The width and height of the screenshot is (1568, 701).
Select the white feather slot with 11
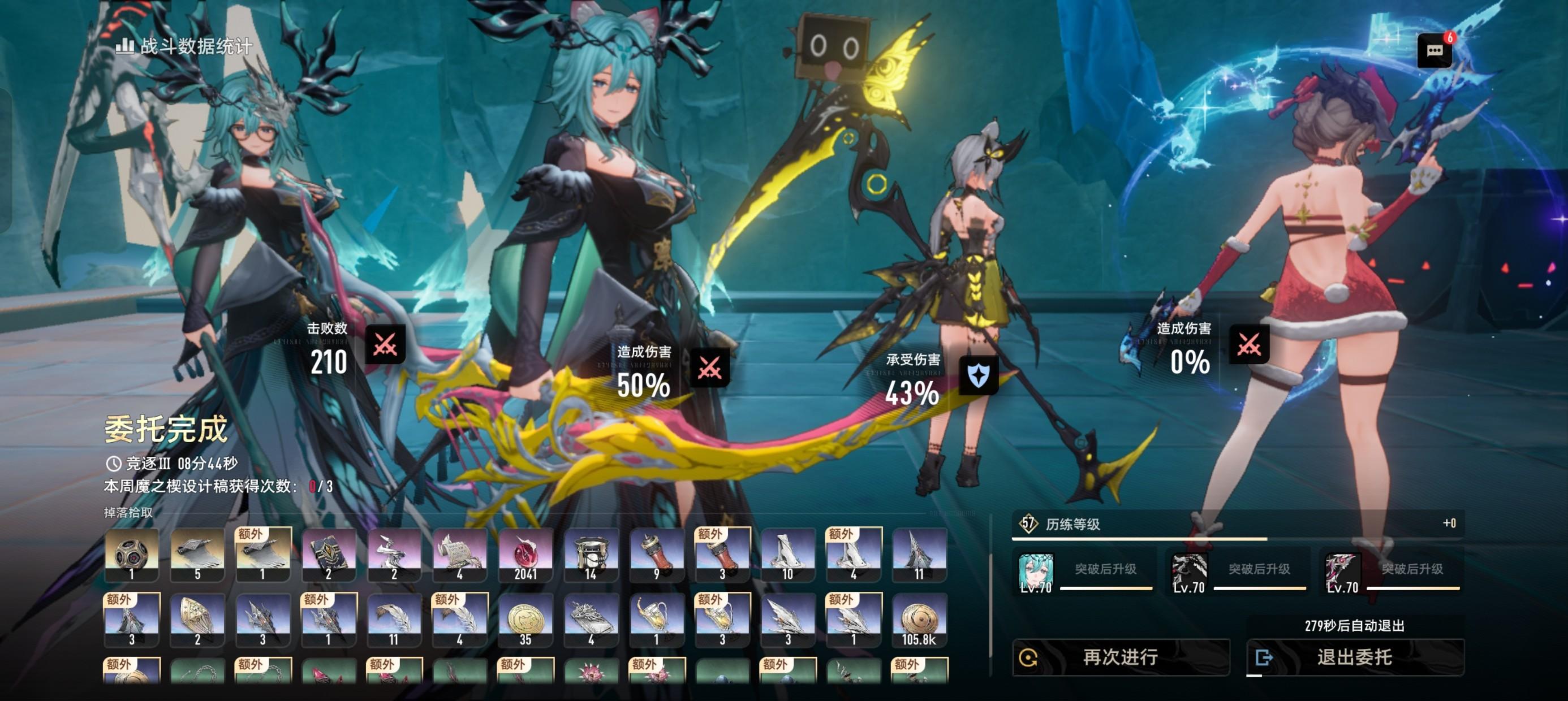point(393,620)
